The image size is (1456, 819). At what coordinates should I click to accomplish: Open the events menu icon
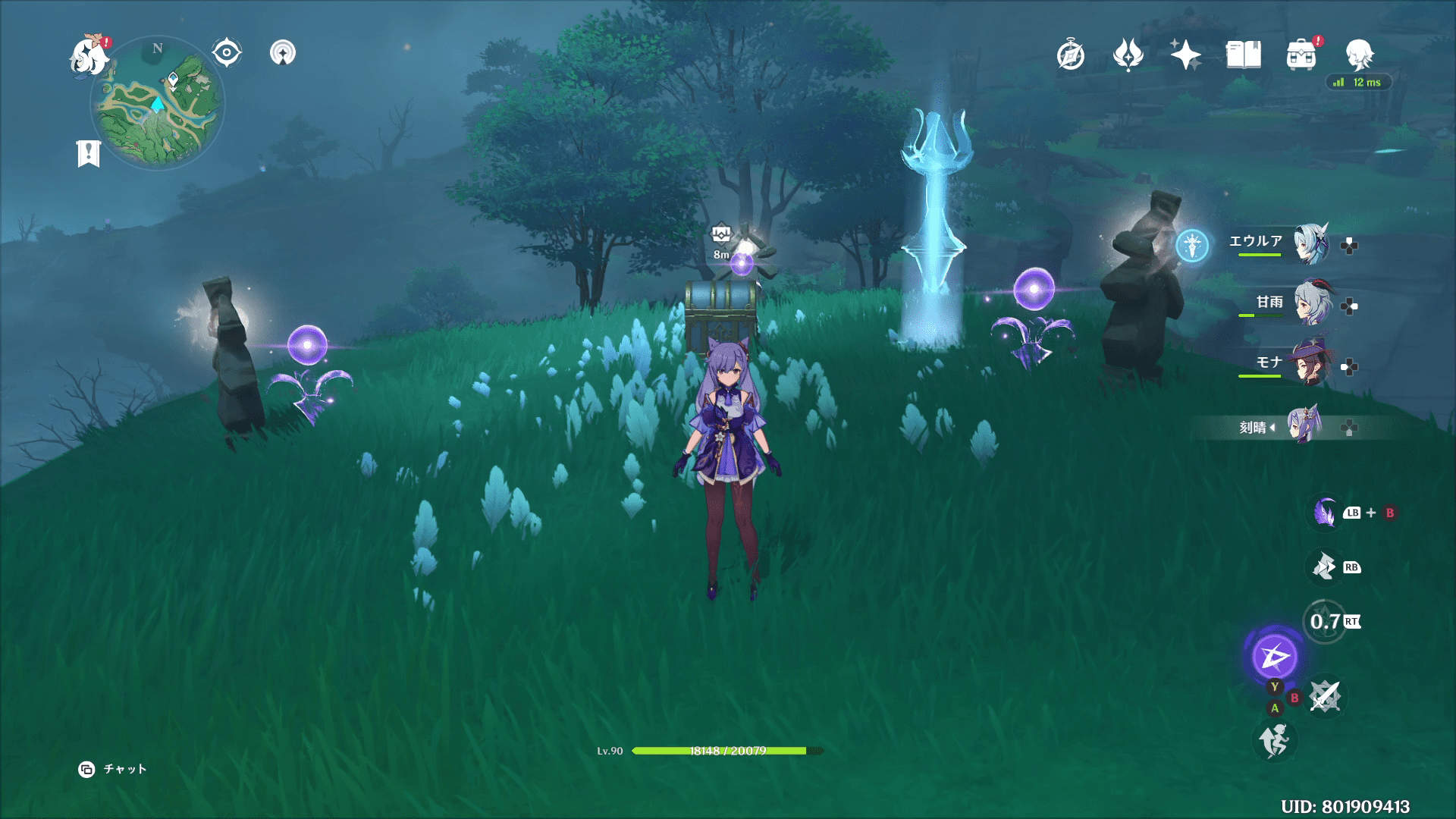[x=1128, y=55]
